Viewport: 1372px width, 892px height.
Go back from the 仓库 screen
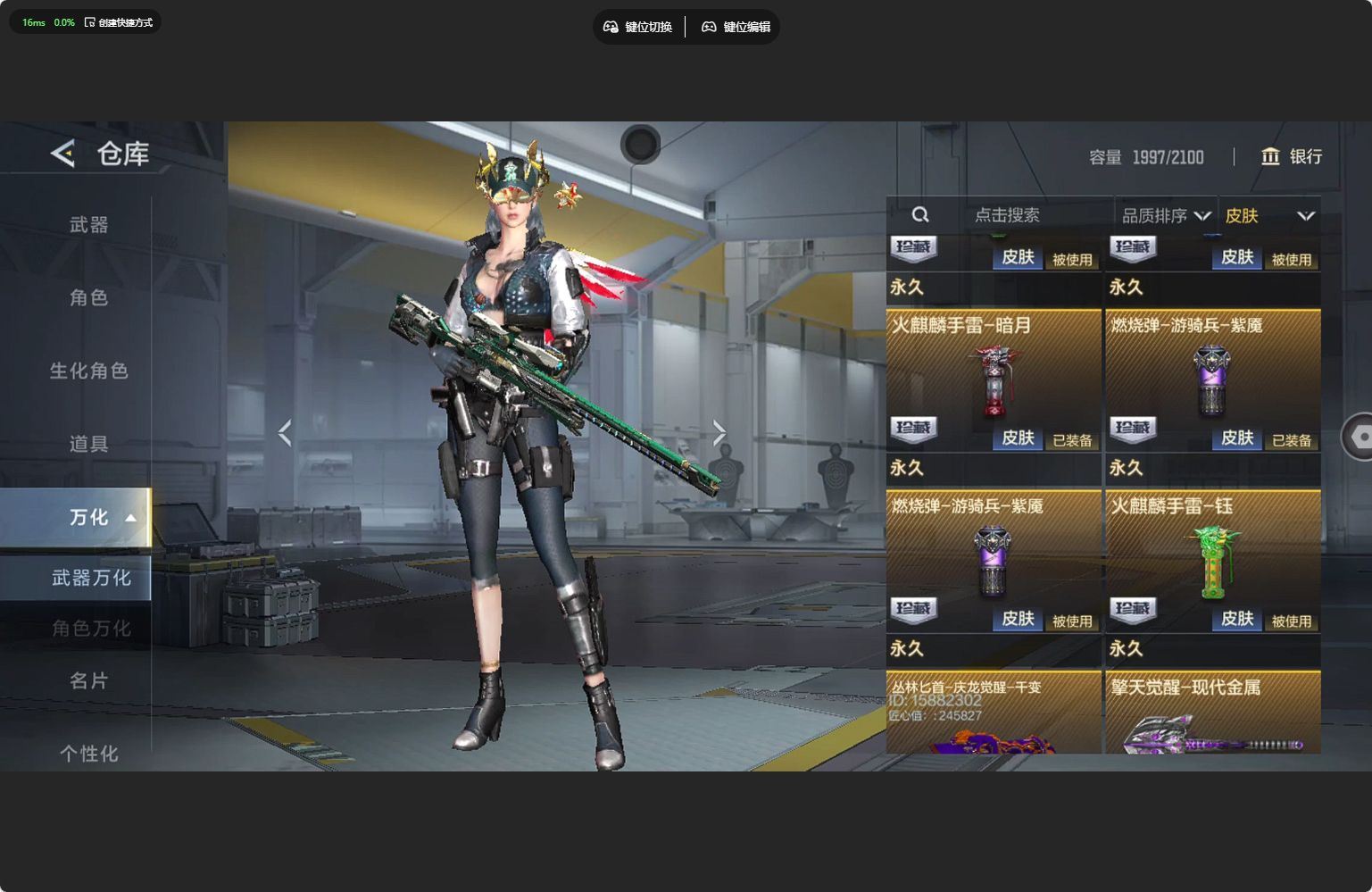pos(62,154)
